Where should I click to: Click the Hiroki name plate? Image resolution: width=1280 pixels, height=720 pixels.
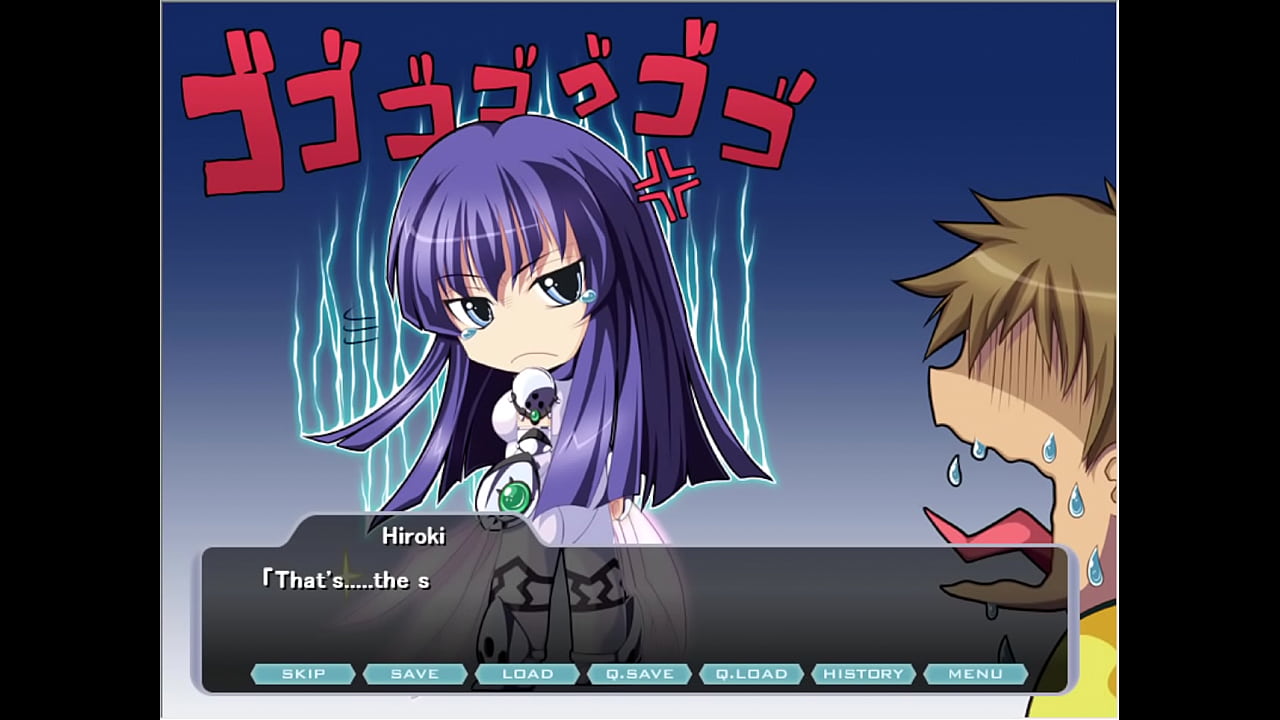point(412,537)
